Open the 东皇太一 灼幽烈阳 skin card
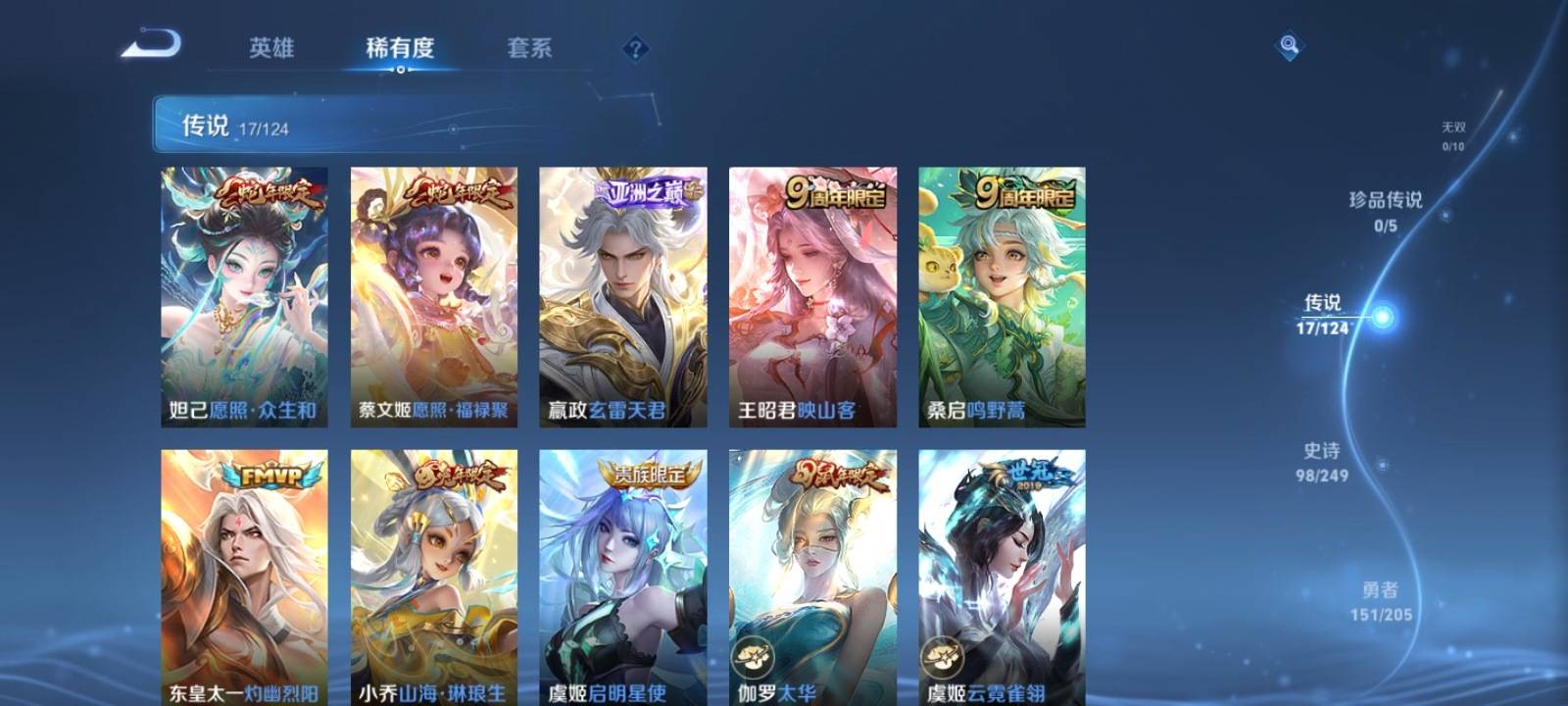1568x706 pixels. point(244,577)
